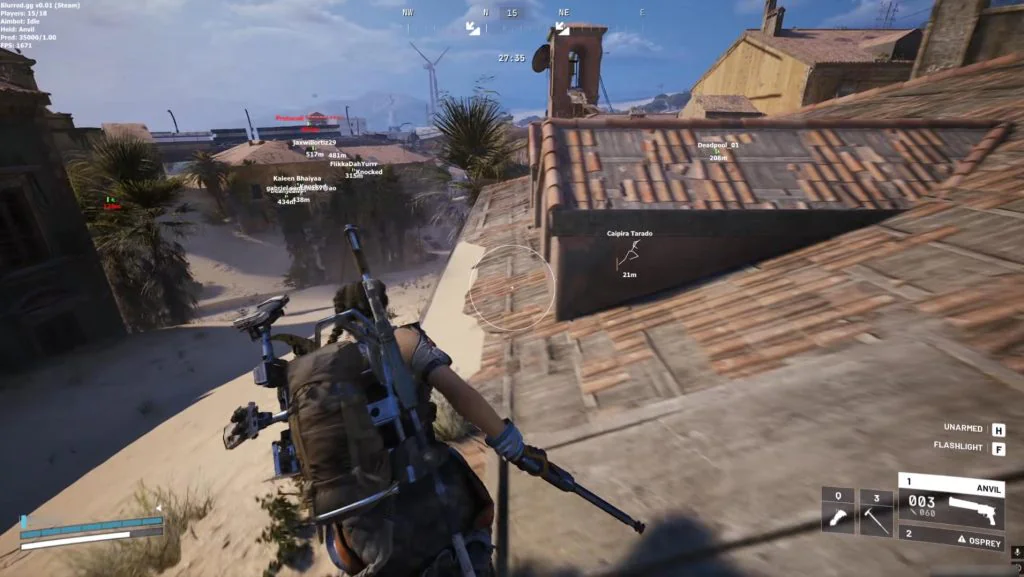Select the Anvil revolver weapon slot
Image resolution: width=1024 pixels, height=577 pixels.
[x=951, y=503]
